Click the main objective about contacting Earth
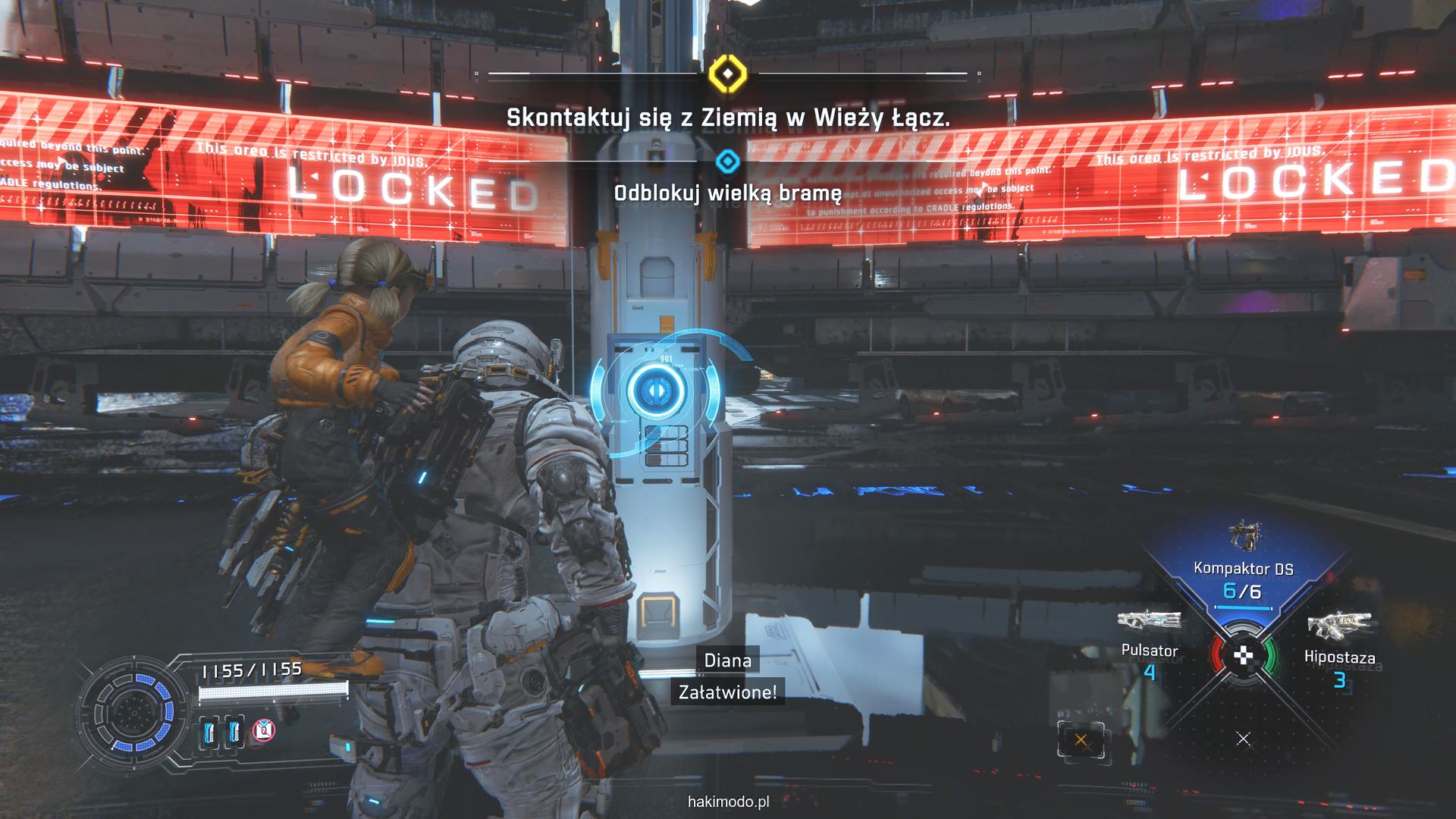This screenshot has width=1456, height=819. 727,118
